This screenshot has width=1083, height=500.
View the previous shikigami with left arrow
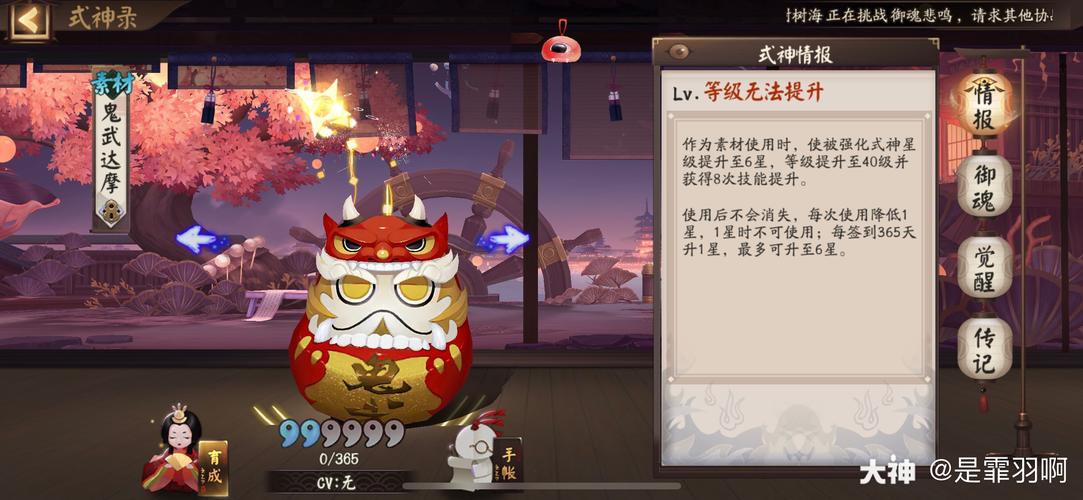198,239
